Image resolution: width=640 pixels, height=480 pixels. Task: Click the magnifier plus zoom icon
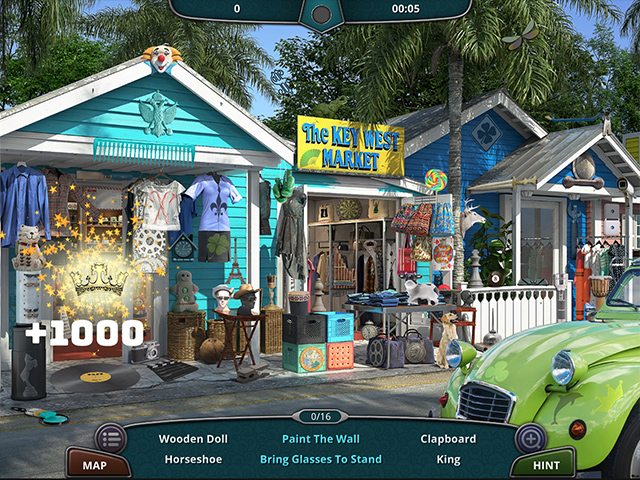[x=530, y=438]
